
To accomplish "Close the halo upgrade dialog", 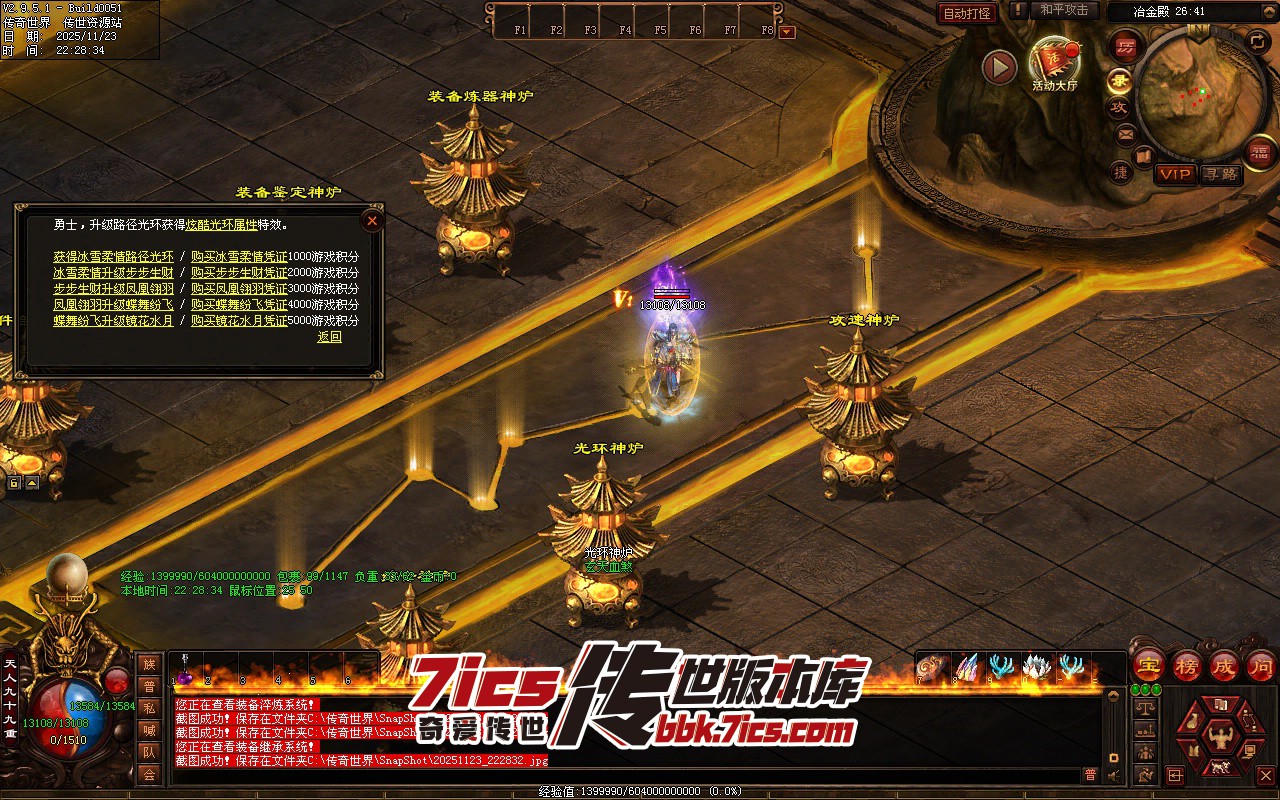I will click(372, 220).
